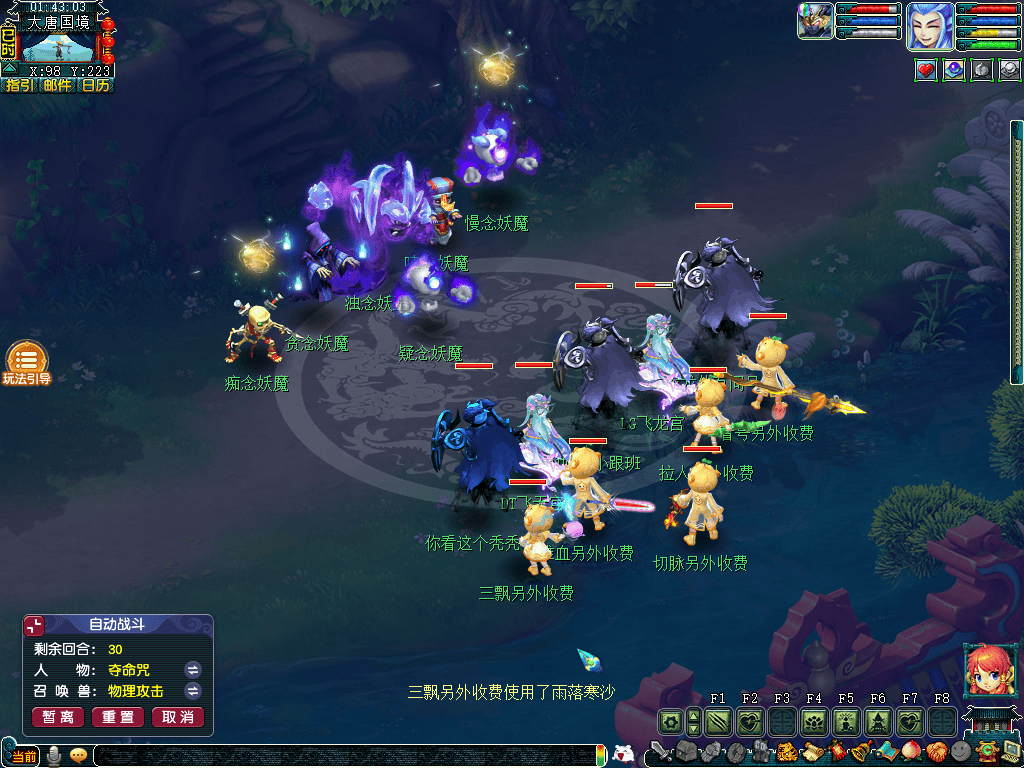
Task: Open the chat speech bubble icon
Action: (79, 755)
